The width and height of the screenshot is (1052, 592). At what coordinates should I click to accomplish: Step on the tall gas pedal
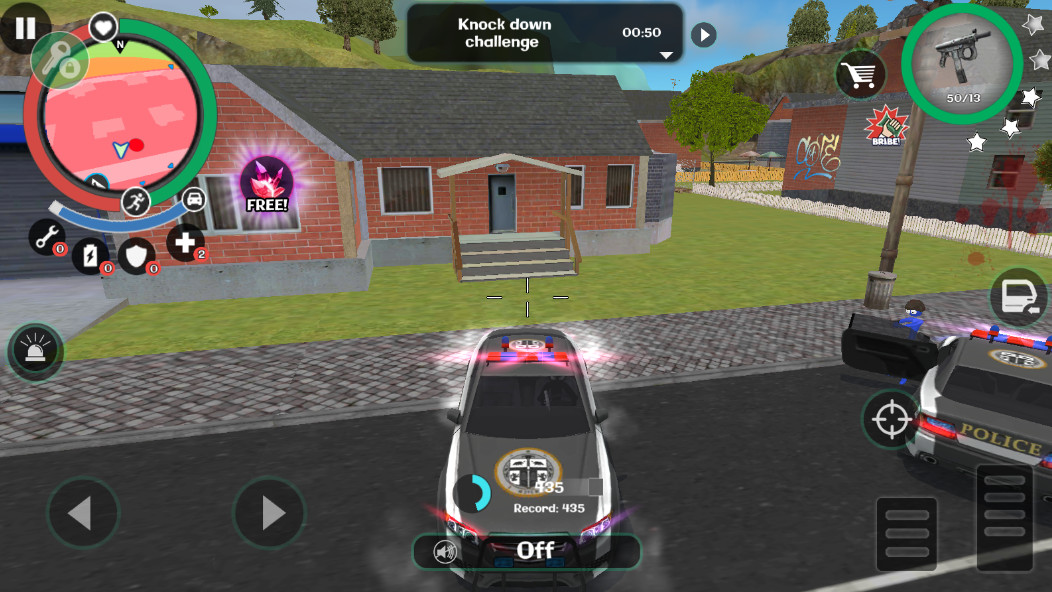pyautogui.click(x=1004, y=517)
